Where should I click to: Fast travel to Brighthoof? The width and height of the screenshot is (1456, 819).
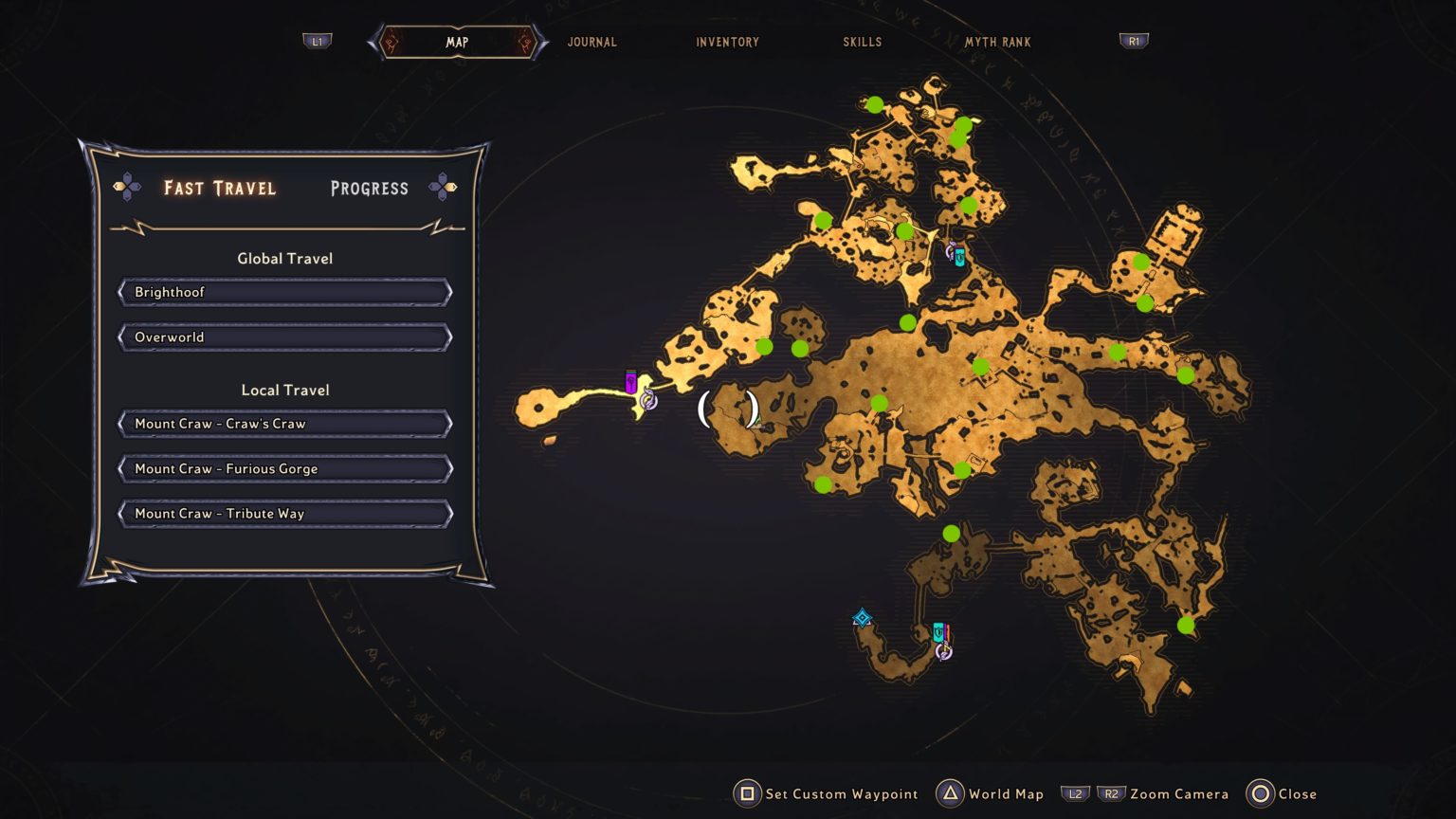coord(284,292)
